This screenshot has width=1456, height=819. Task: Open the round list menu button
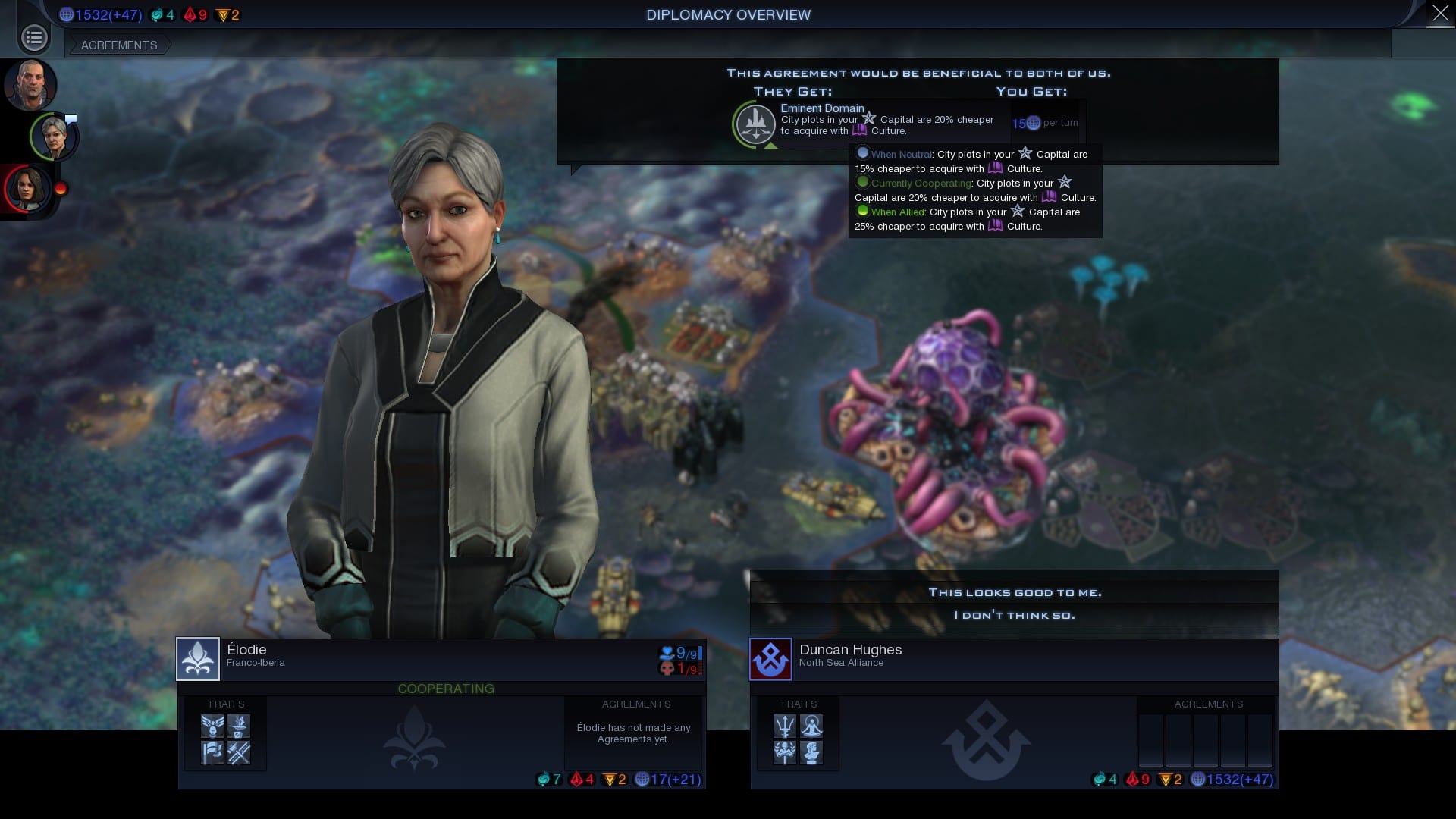(34, 37)
